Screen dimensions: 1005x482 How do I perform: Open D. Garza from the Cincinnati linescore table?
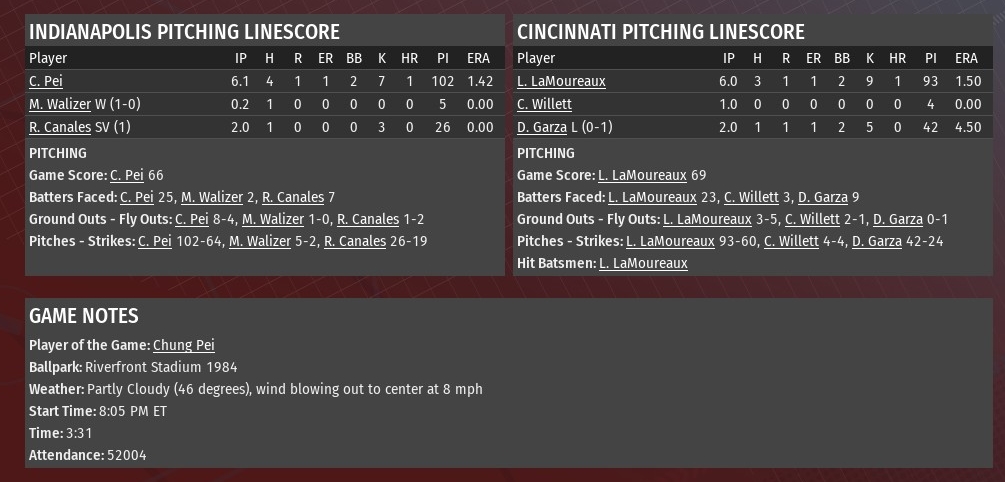(x=541, y=127)
